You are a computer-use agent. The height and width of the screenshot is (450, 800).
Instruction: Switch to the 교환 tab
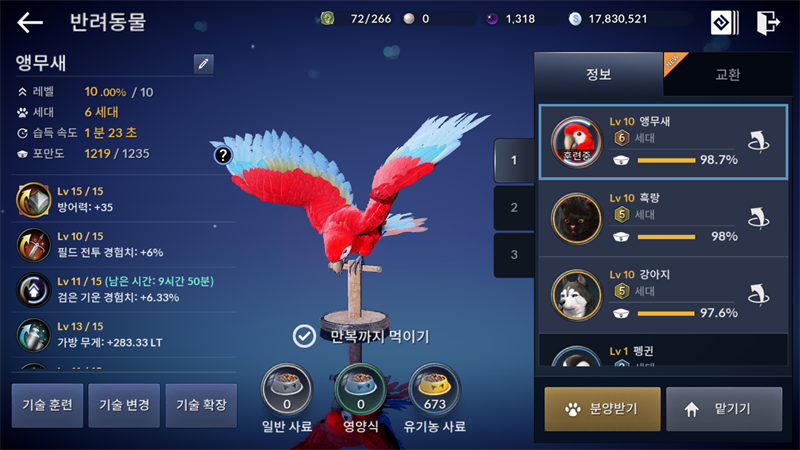[x=727, y=75]
